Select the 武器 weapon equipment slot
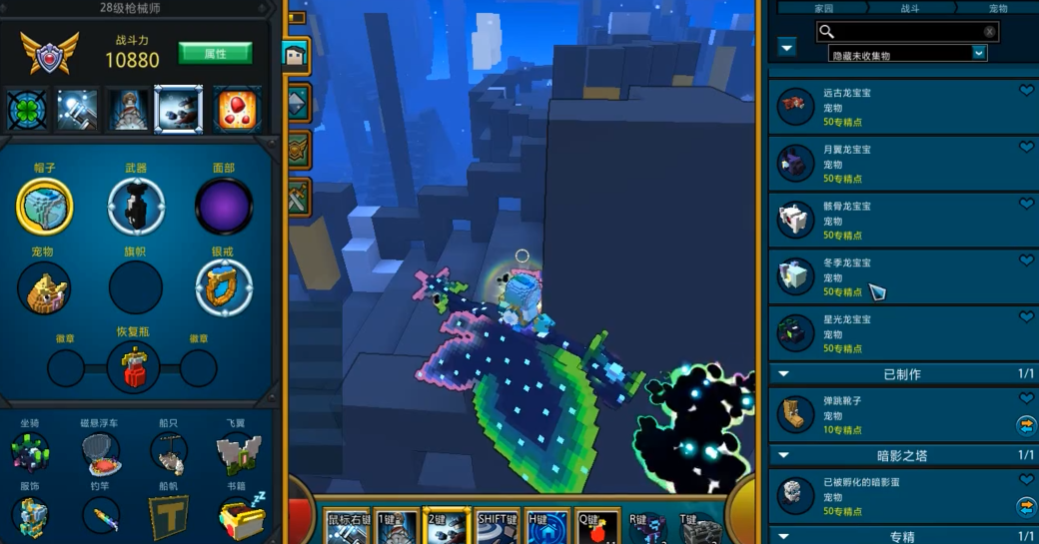This screenshot has height=544, width=1039. [x=136, y=206]
